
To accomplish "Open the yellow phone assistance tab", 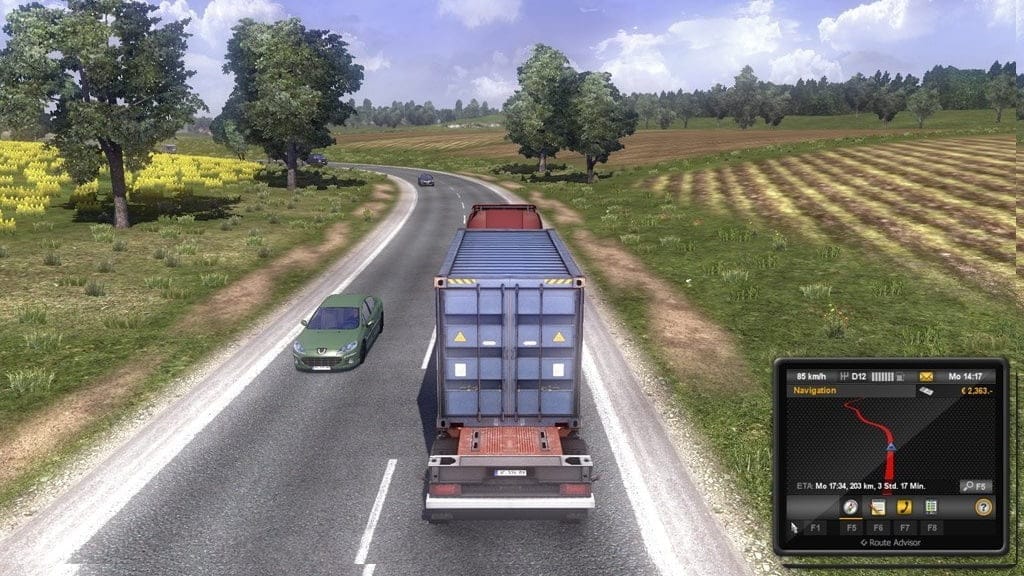I will click(904, 507).
